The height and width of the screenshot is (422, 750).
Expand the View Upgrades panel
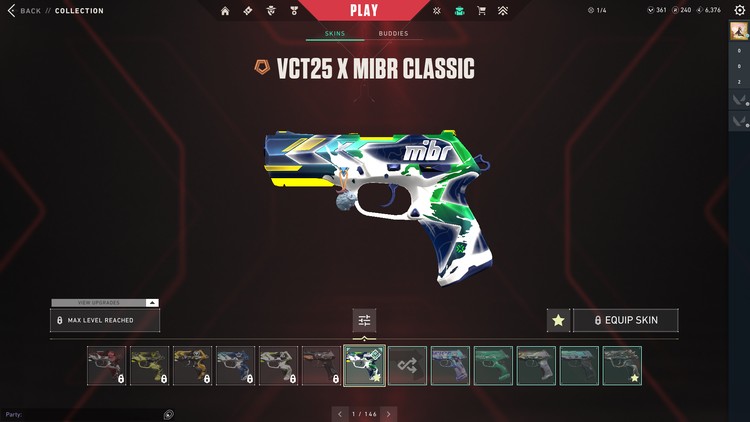tap(104, 302)
